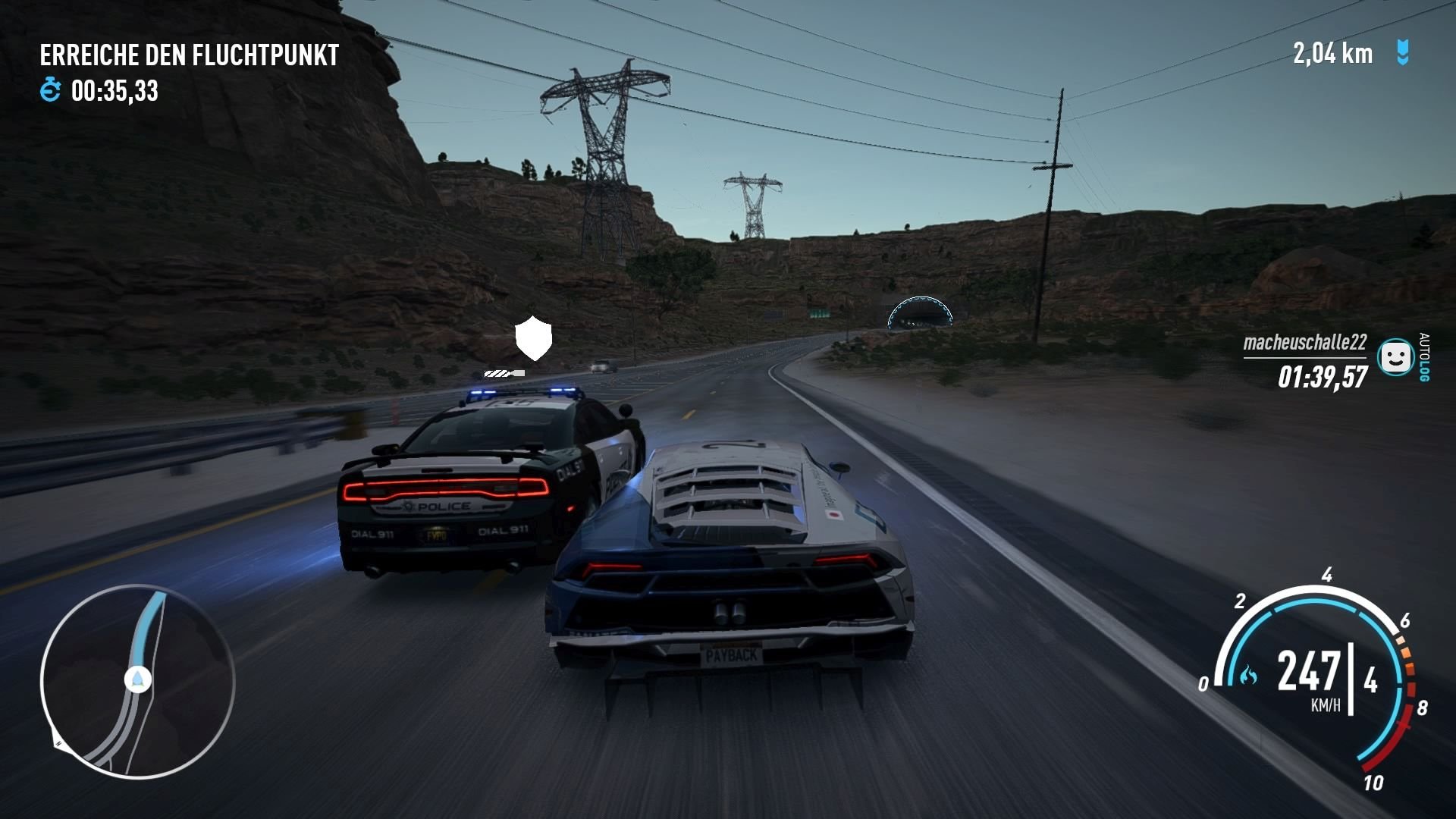Click the Autolog smiley face avatar
The width and height of the screenshot is (1456, 819).
pyautogui.click(x=1394, y=356)
